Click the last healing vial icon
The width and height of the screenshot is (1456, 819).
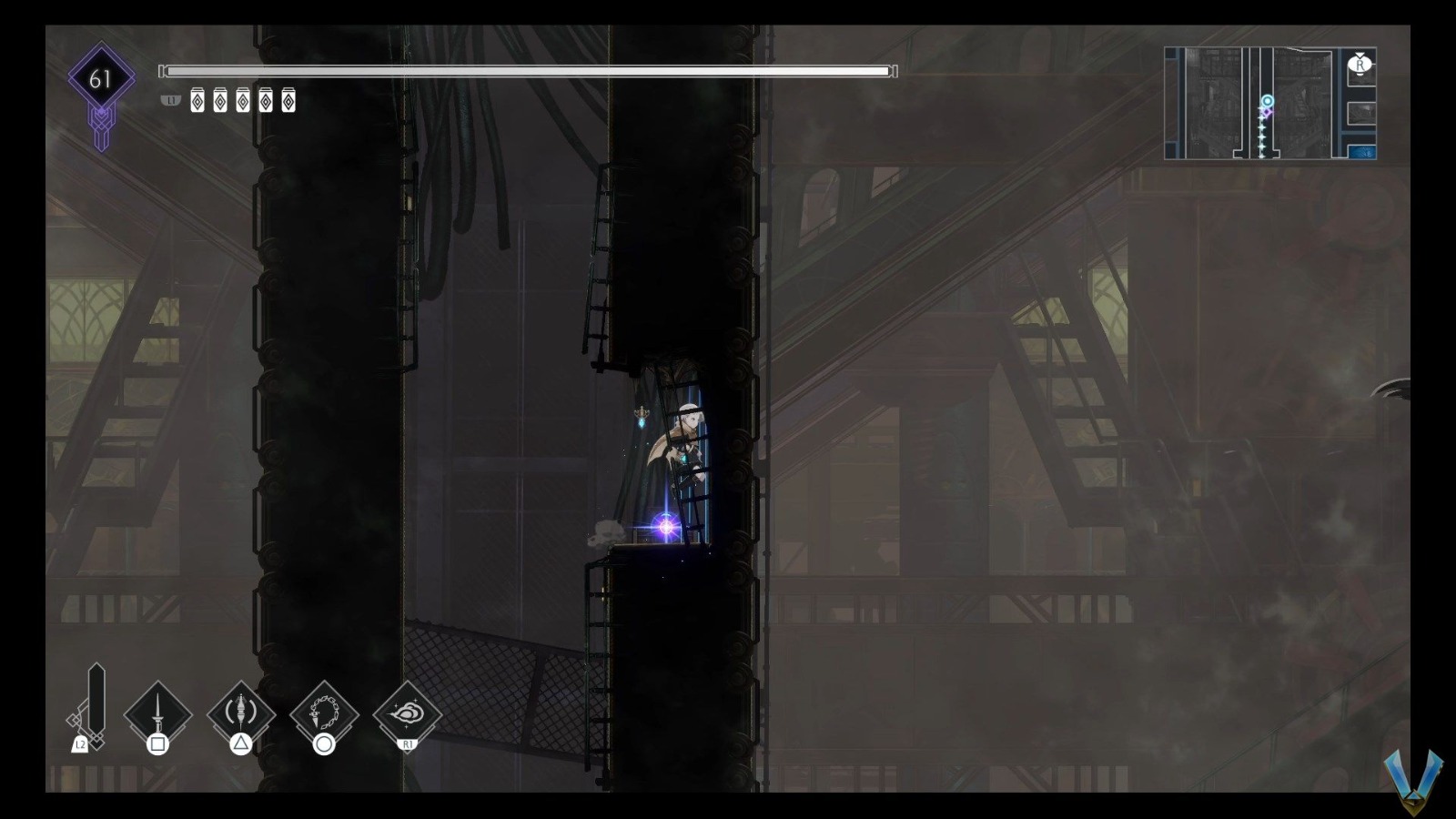pos(288,101)
